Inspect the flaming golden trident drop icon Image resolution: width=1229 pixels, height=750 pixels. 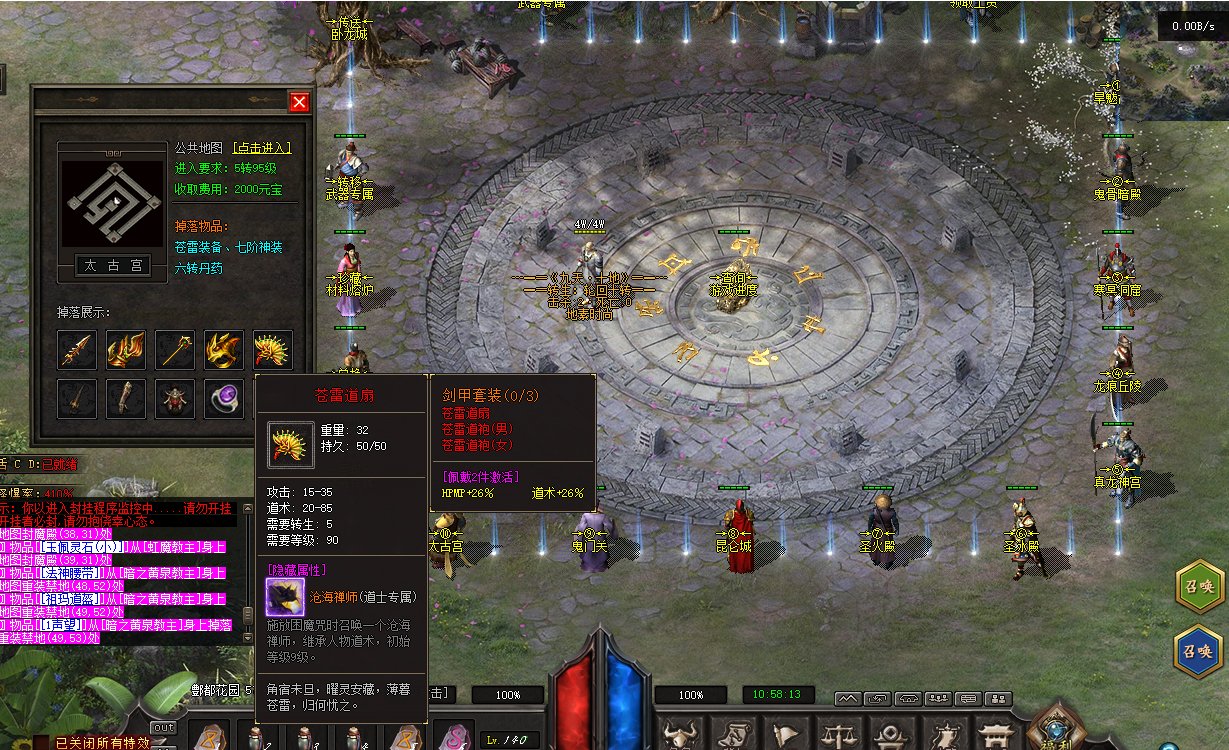click(126, 350)
